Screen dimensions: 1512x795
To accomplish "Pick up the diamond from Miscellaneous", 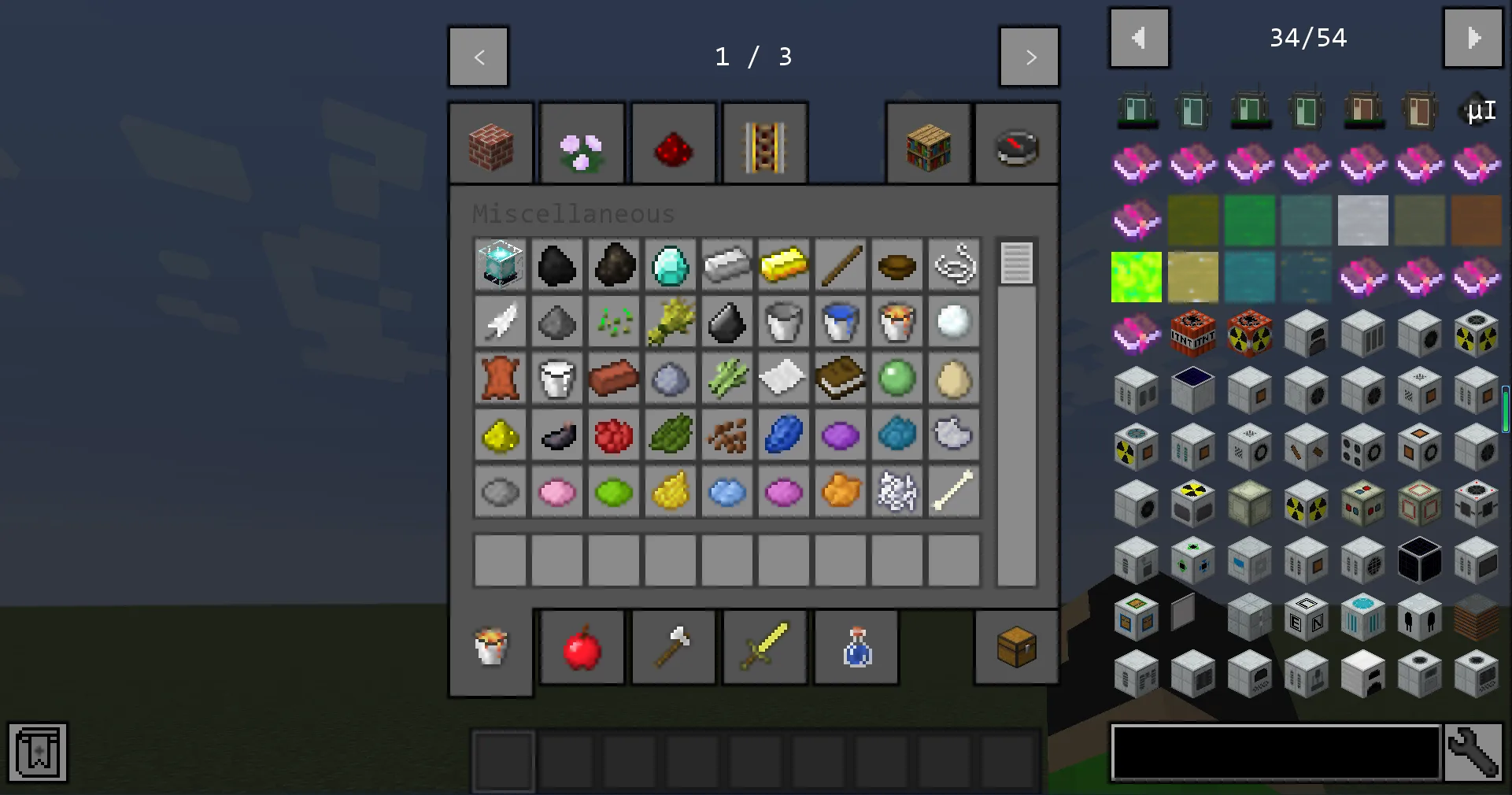I will (670, 266).
